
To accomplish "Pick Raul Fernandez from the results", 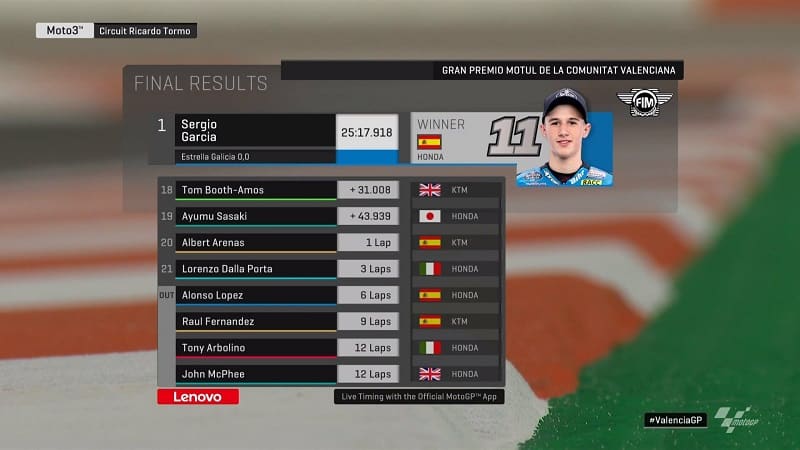I will (256, 322).
